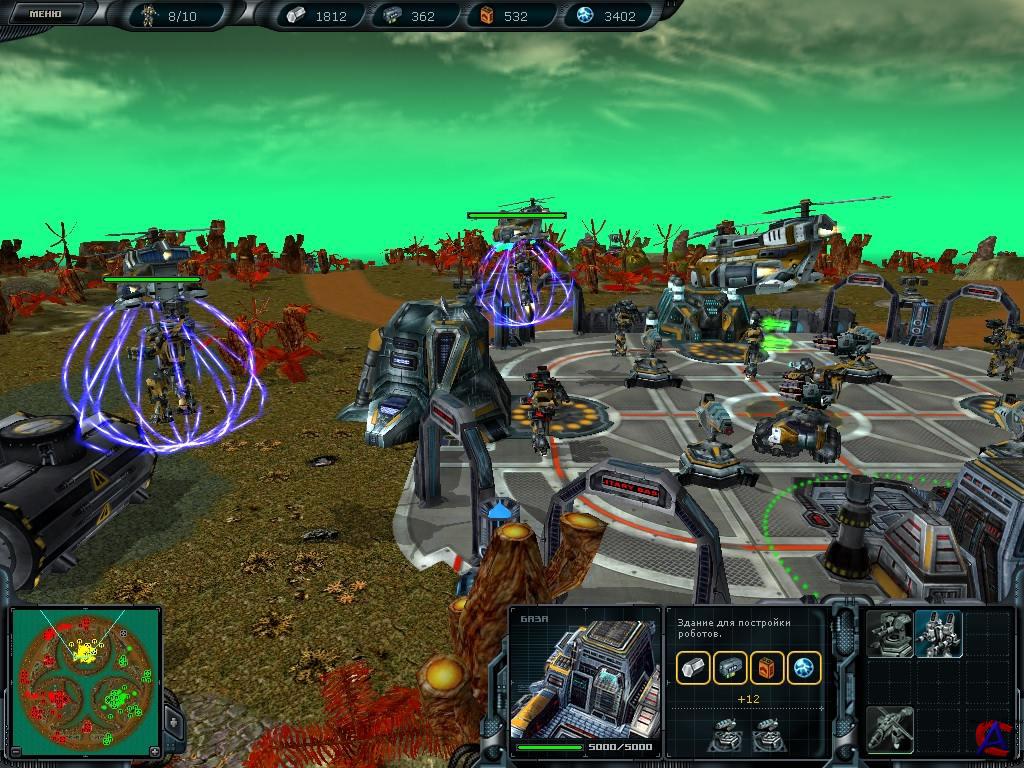Select the second queued turret icon
The width and height of the screenshot is (1024, 768).
tap(767, 734)
